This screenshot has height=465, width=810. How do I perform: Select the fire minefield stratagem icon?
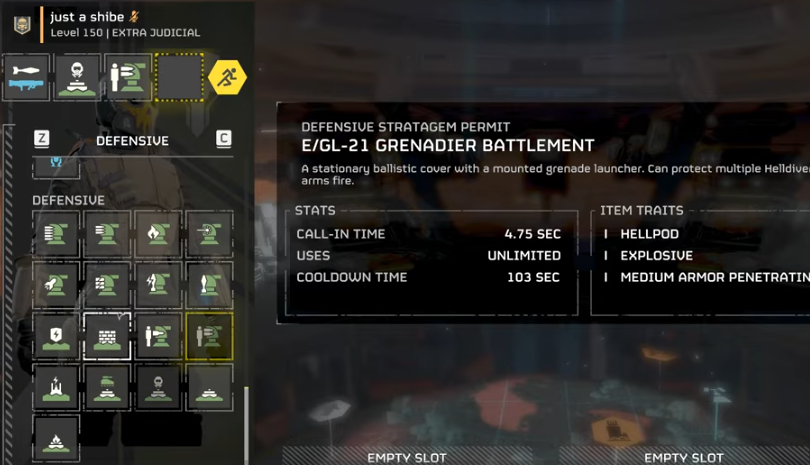click(56, 437)
